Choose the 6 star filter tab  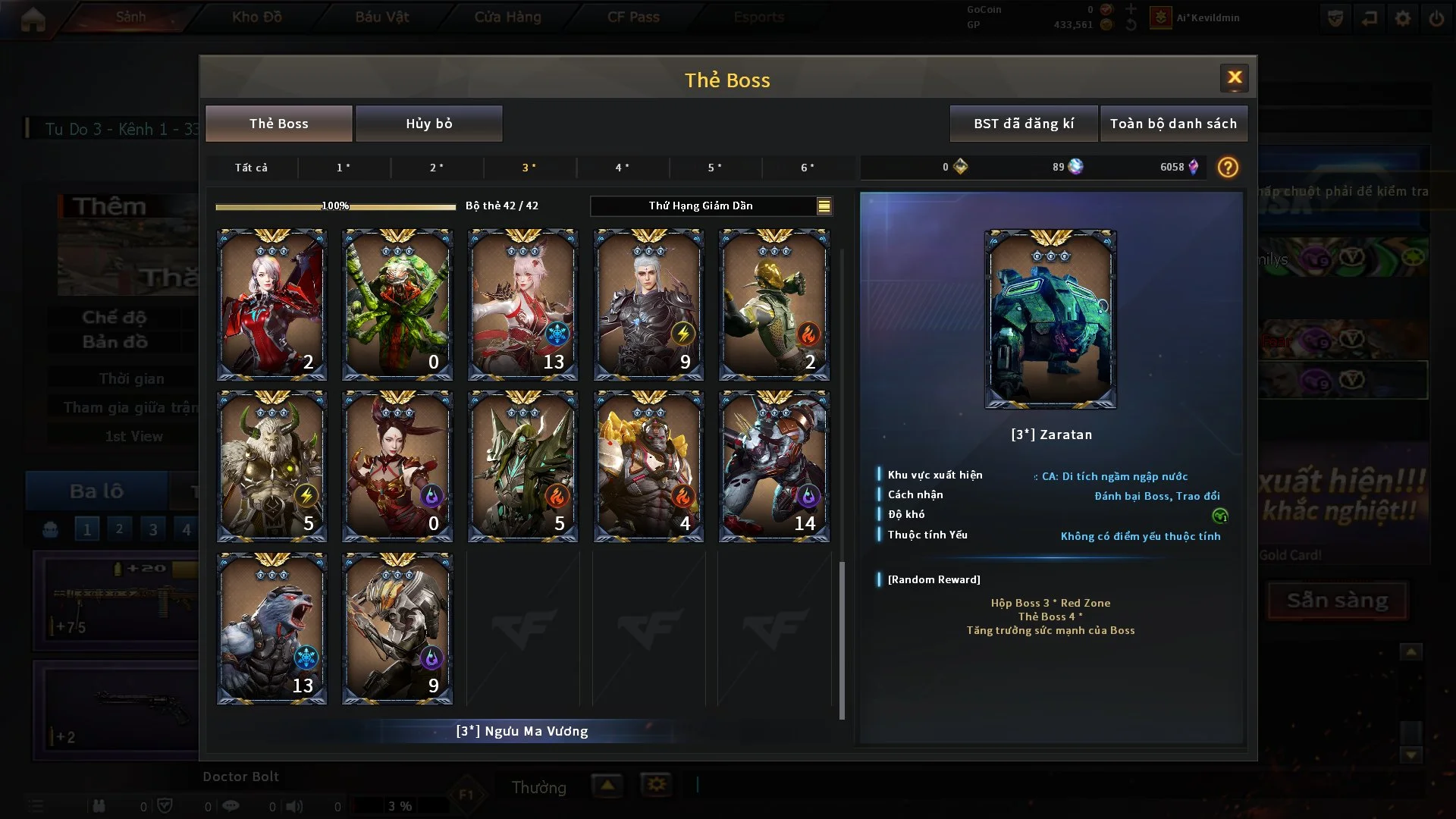[808, 168]
